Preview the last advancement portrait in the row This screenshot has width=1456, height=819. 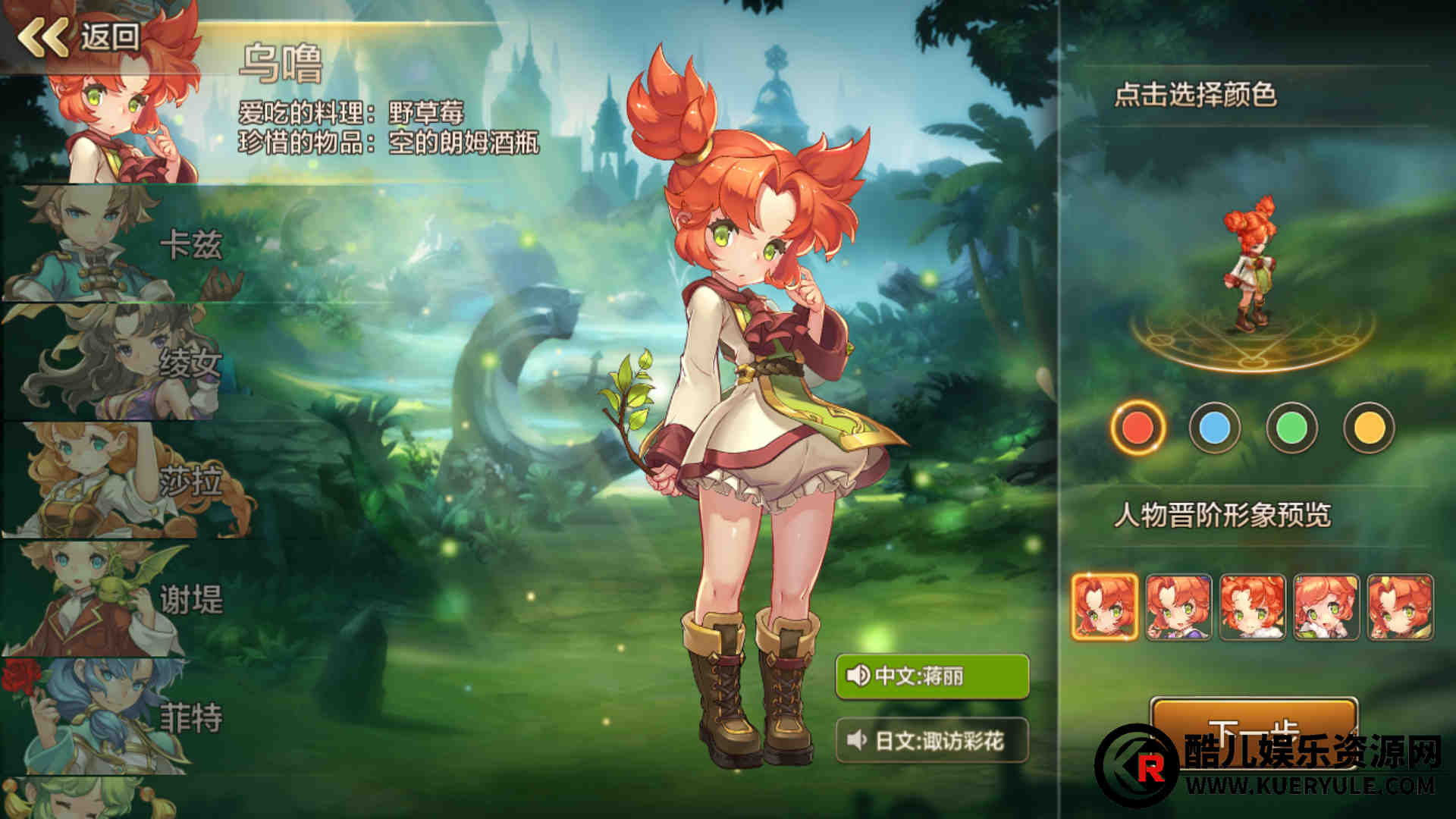(x=1400, y=607)
